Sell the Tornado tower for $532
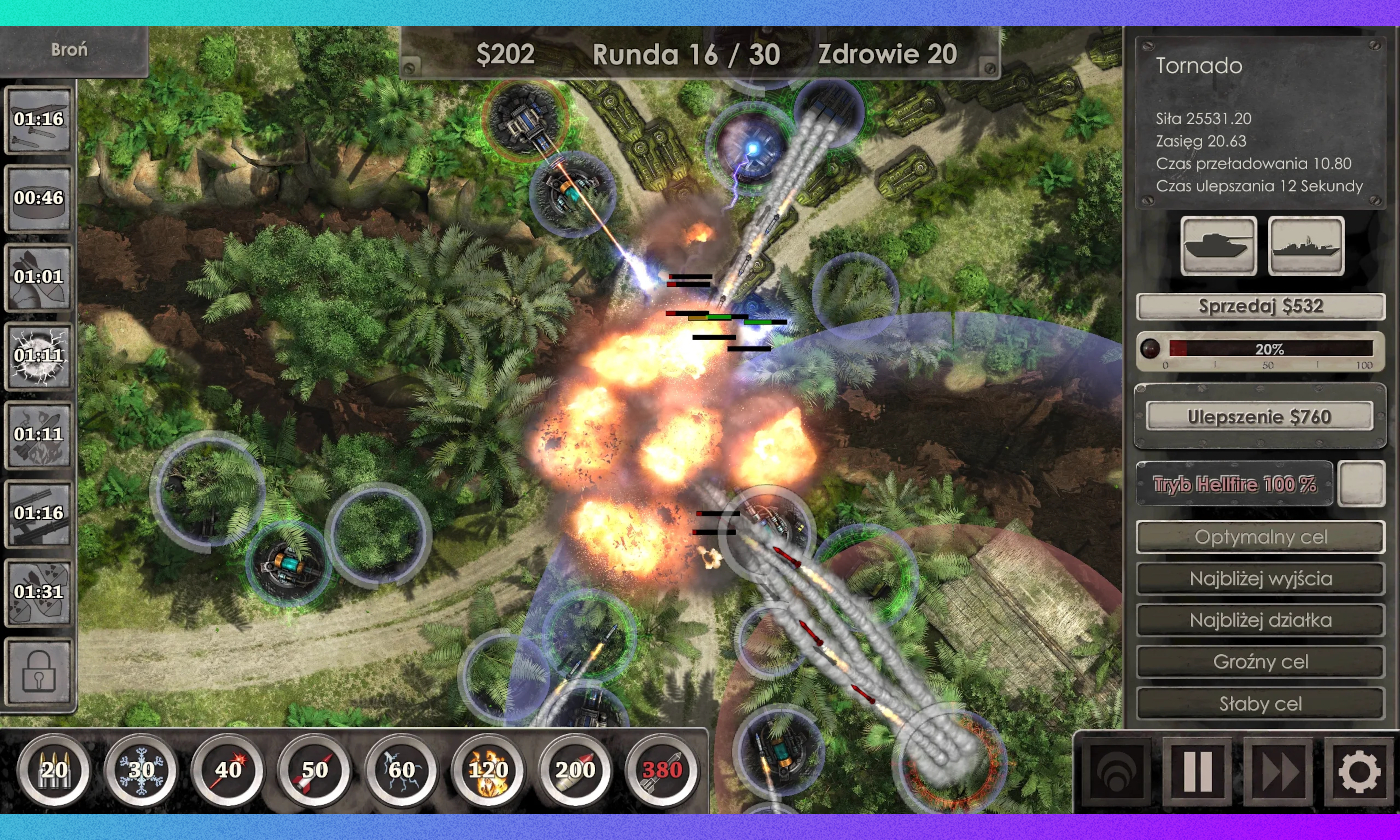This screenshot has height=840, width=1400. 1260,307
